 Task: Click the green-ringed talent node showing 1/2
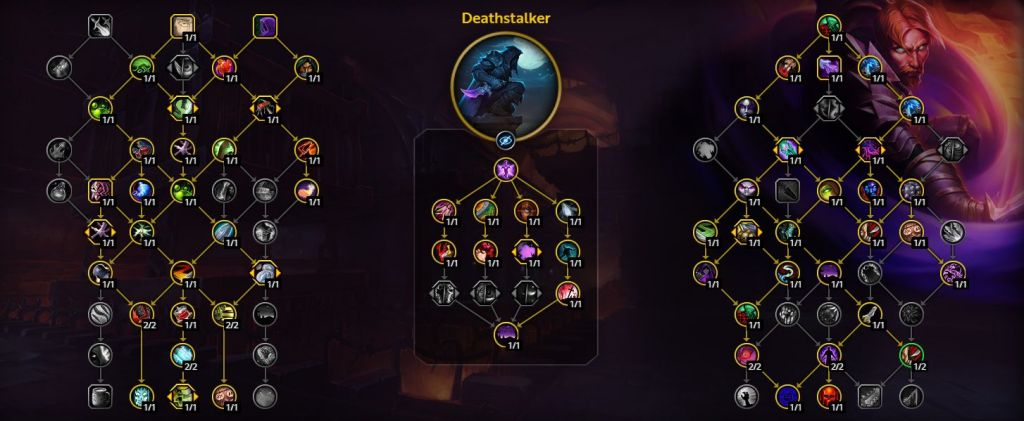(908, 353)
